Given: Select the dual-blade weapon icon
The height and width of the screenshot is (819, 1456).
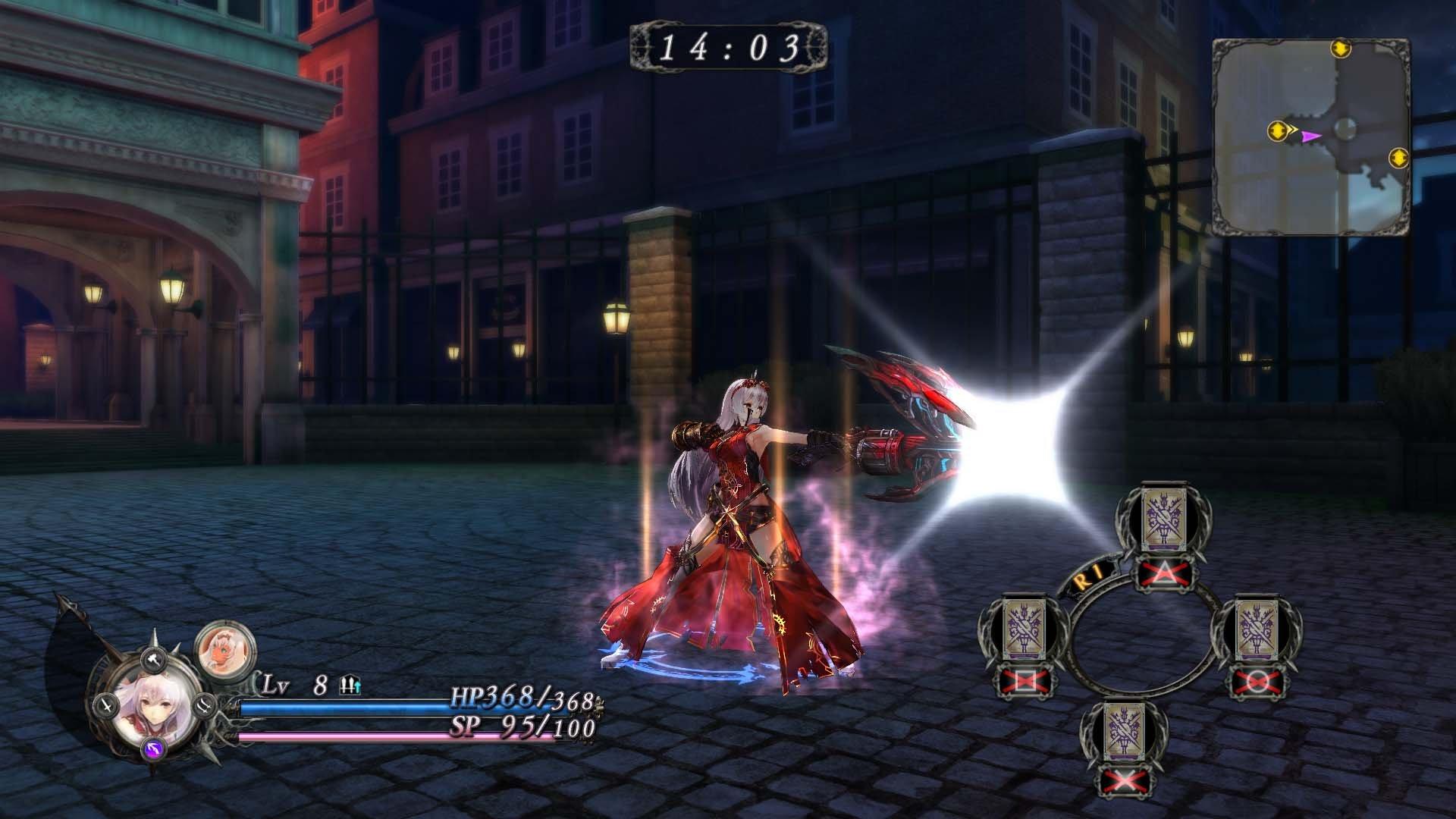Looking at the screenshot, I should pyautogui.click(x=206, y=707).
